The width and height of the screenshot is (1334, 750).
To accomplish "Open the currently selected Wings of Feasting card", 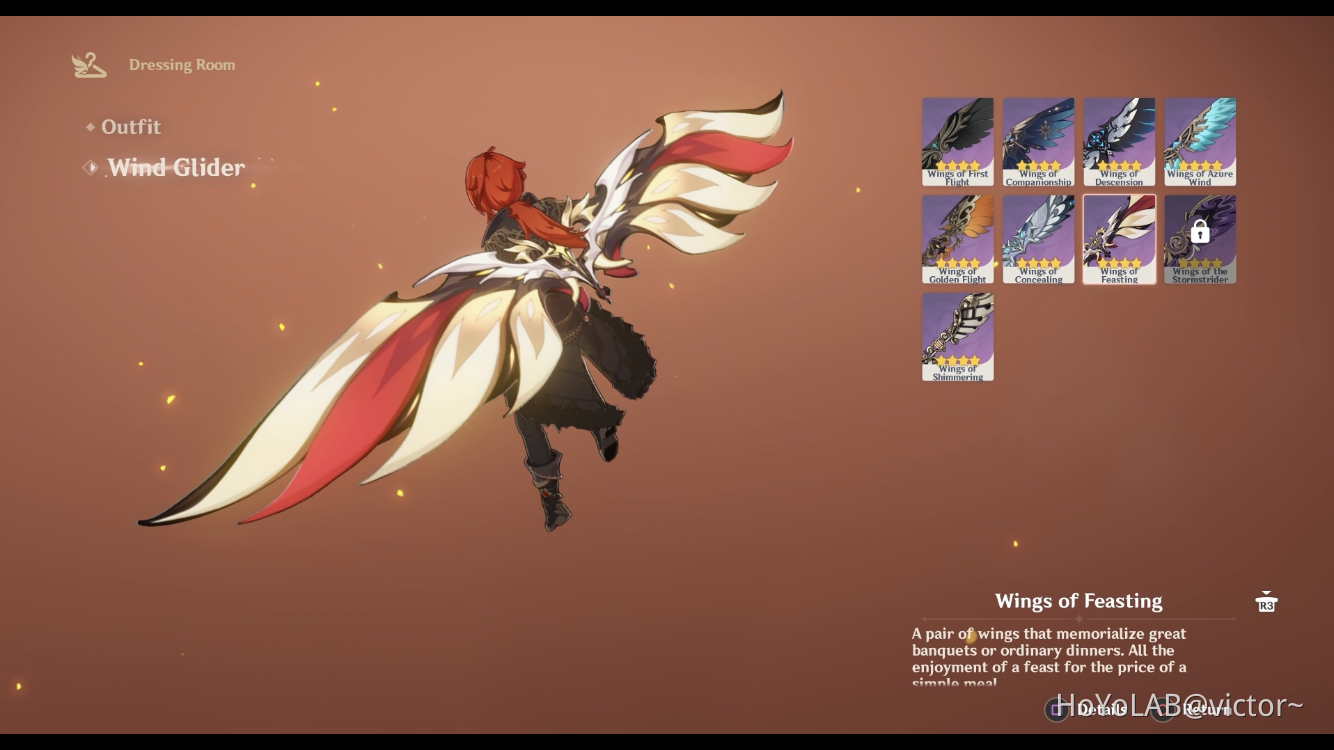I will pos(1119,237).
